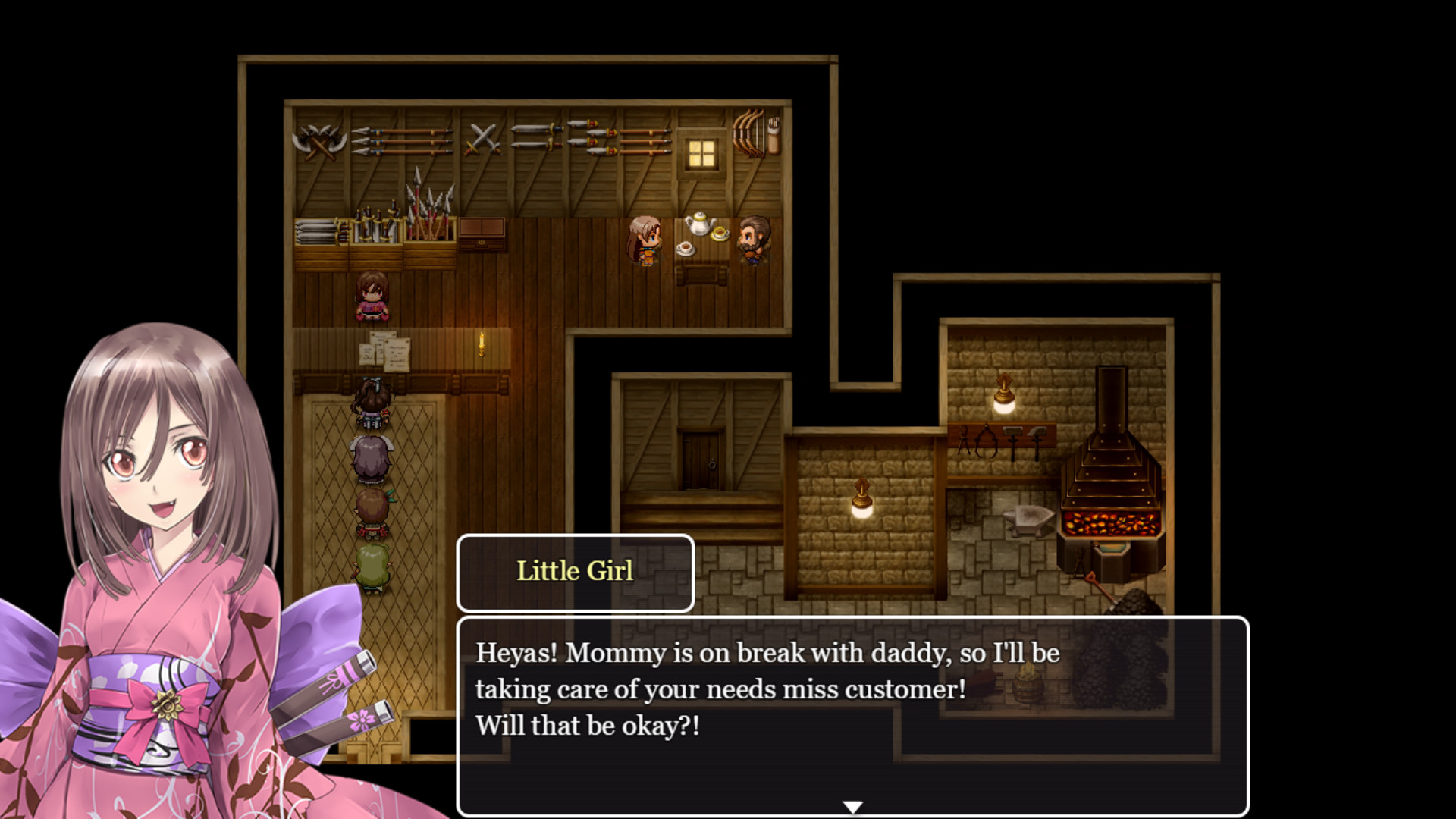Click the lantern on the stone wall
Image resolution: width=1456 pixels, height=819 pixels.
point(863,498)
